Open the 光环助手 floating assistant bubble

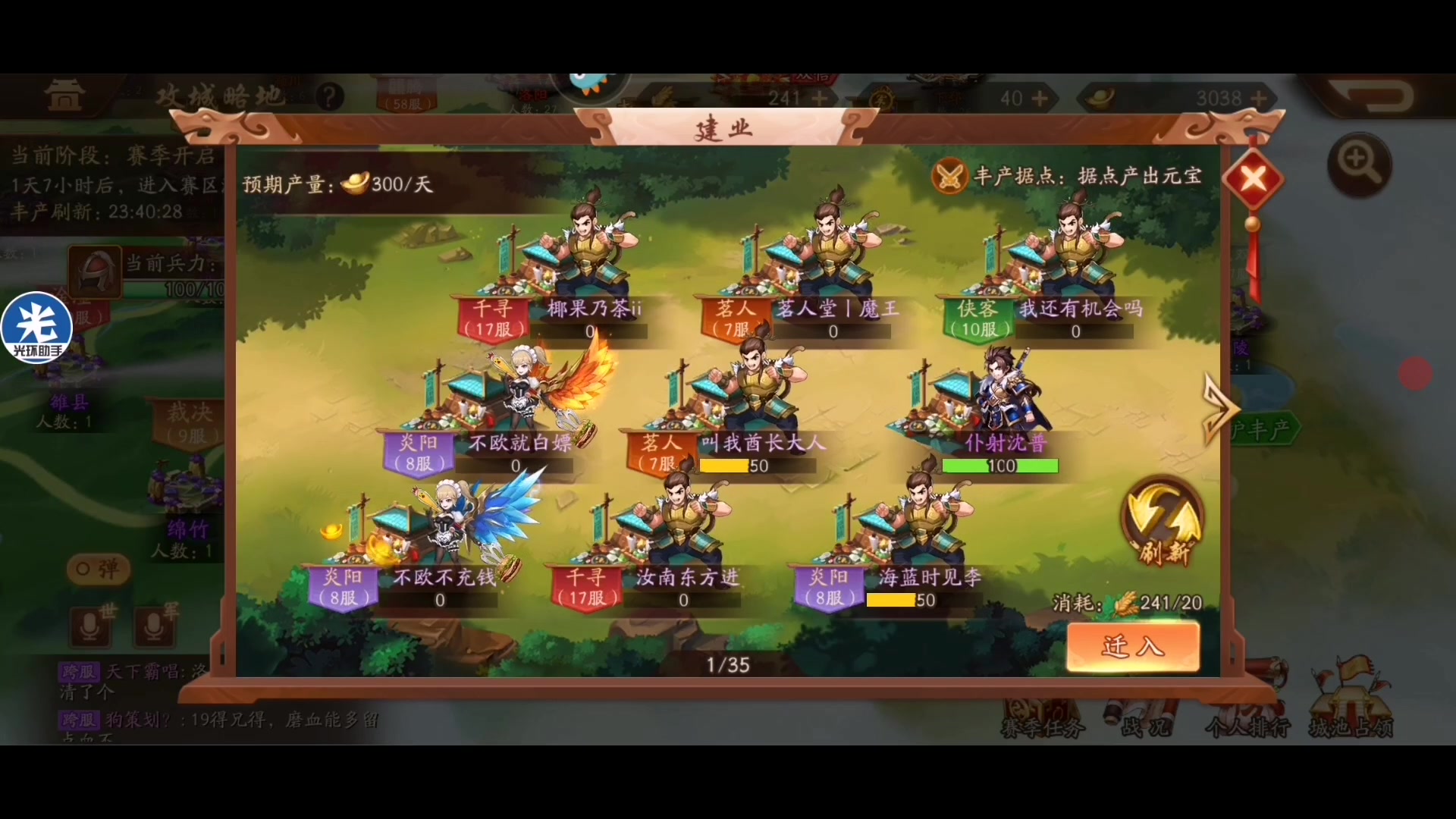(37, 328)
